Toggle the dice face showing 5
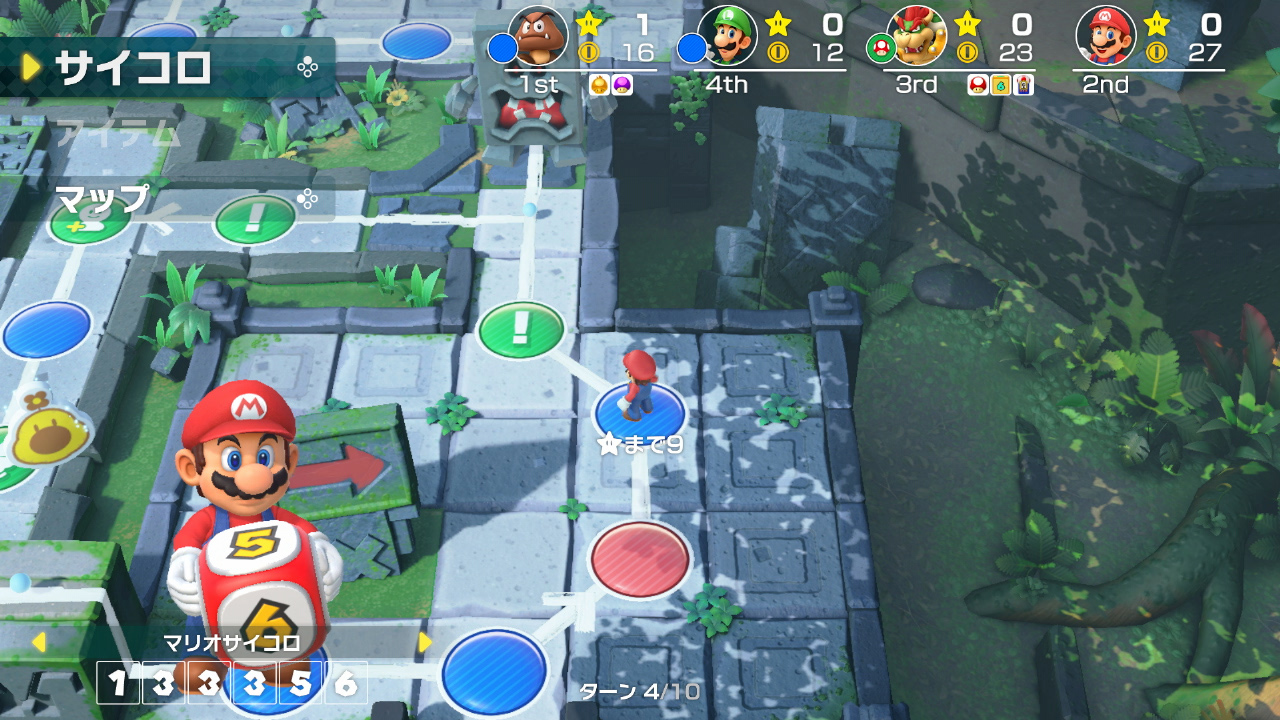 point(300,683)
